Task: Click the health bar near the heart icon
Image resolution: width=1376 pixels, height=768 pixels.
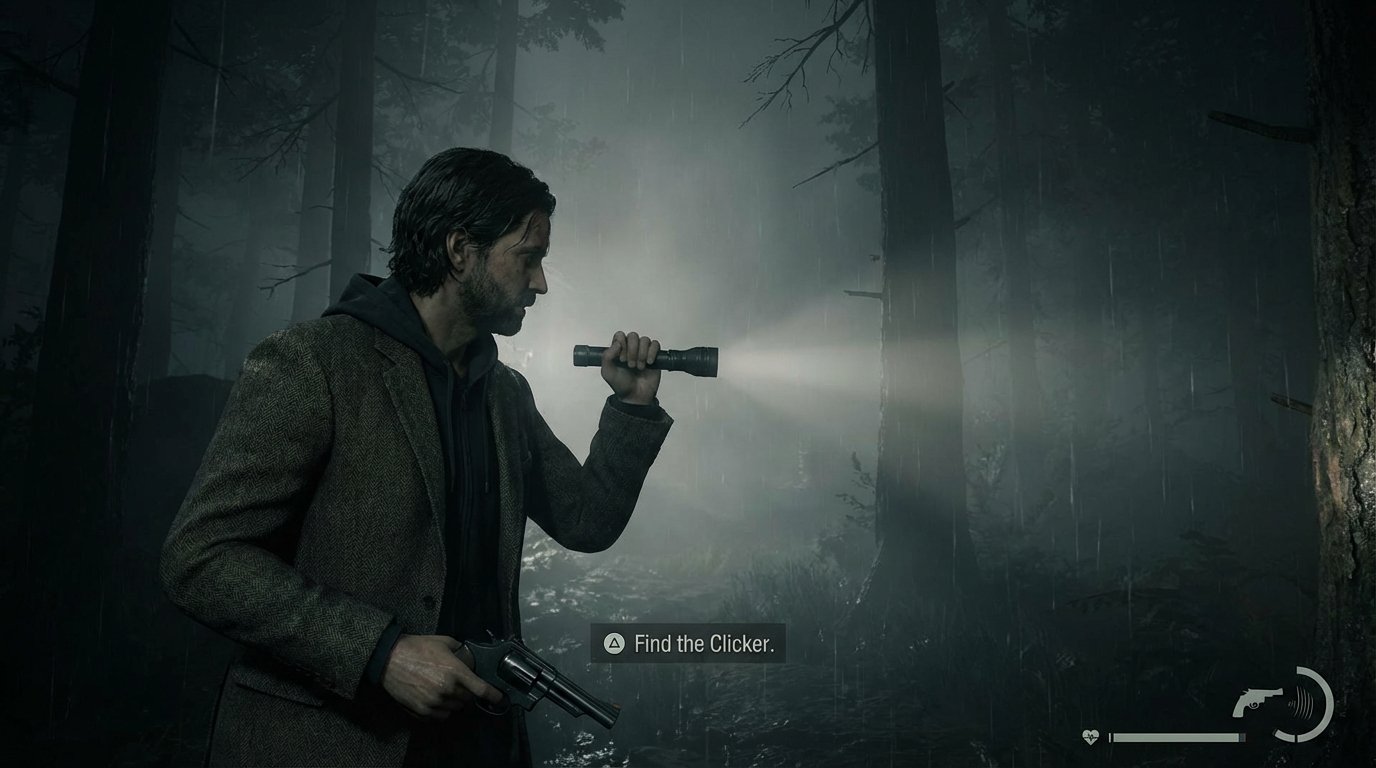Action: pos(1130,736)
